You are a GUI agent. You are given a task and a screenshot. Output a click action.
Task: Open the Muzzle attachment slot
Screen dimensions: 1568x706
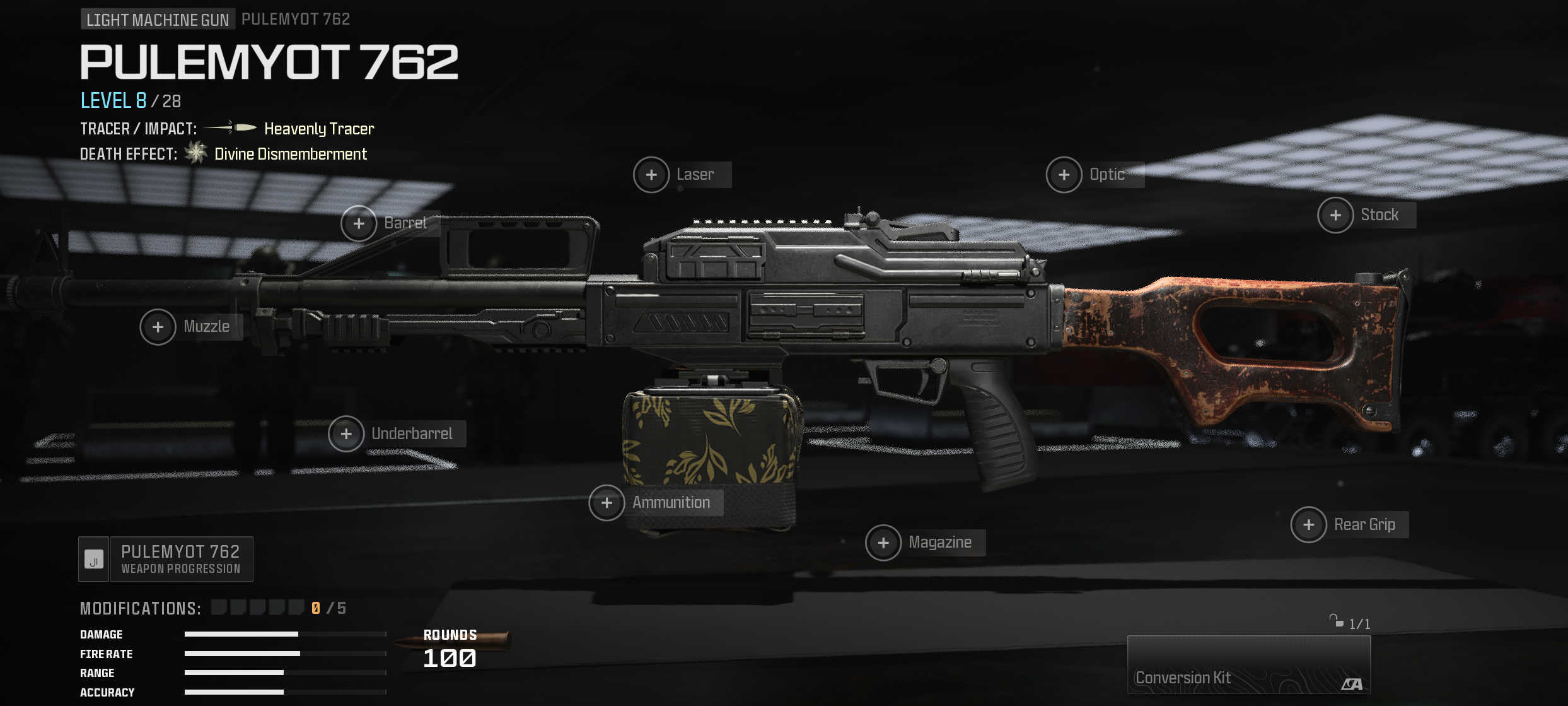(158, 327)
